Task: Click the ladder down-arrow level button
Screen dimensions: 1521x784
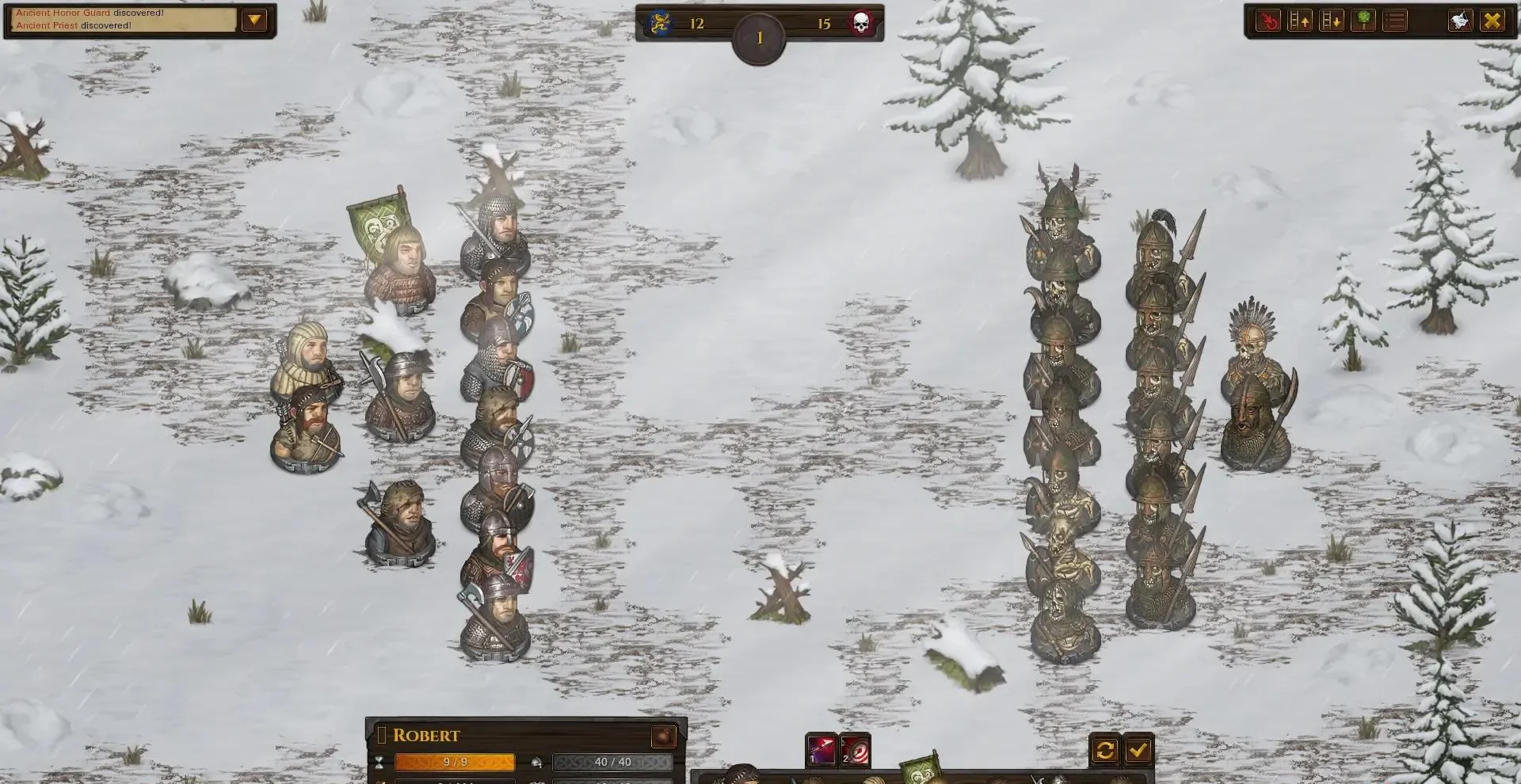Action: pyautogui.click(x=1332, y=21)
